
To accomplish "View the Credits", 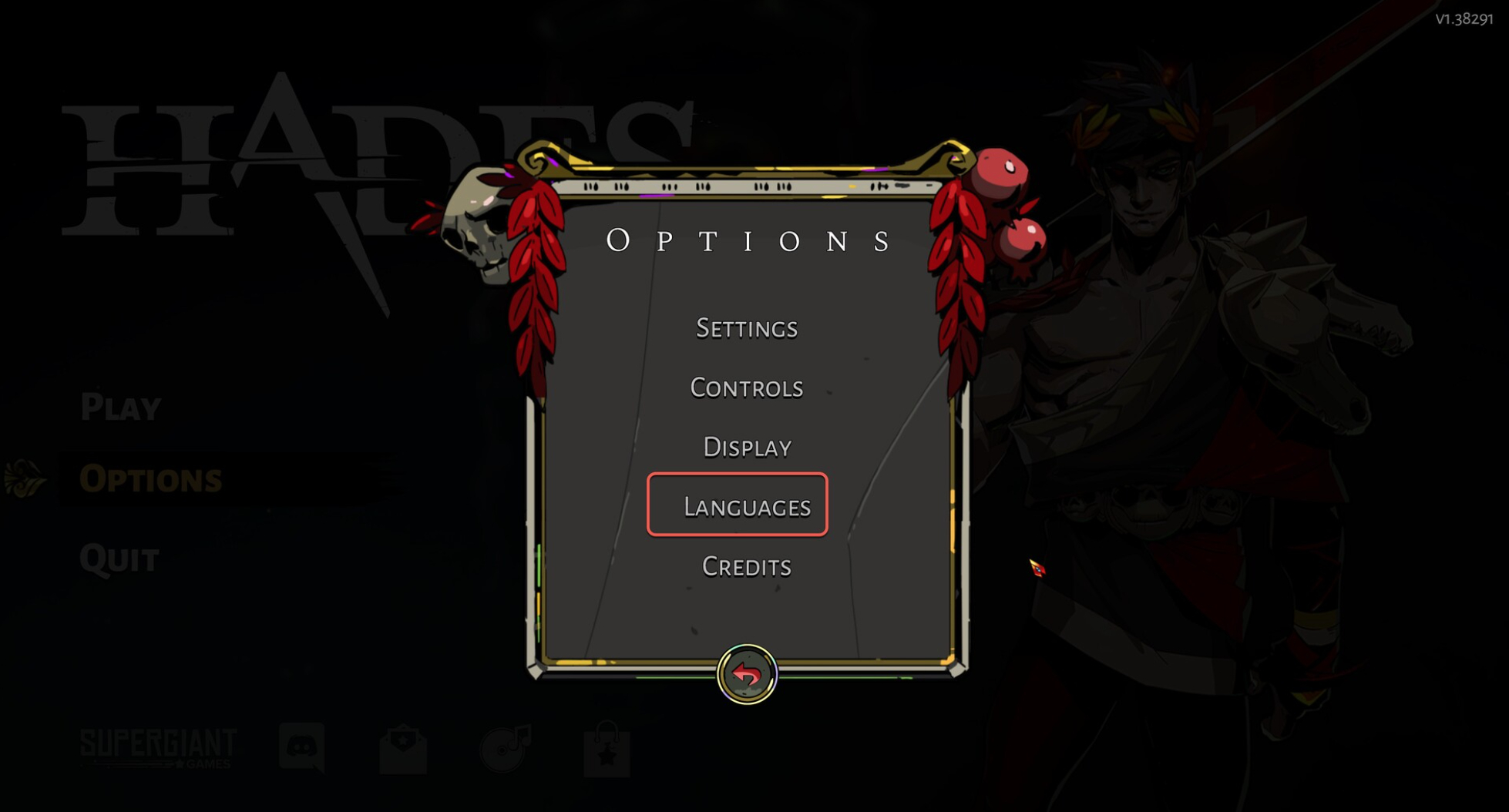I will click(x=746, y=567).
